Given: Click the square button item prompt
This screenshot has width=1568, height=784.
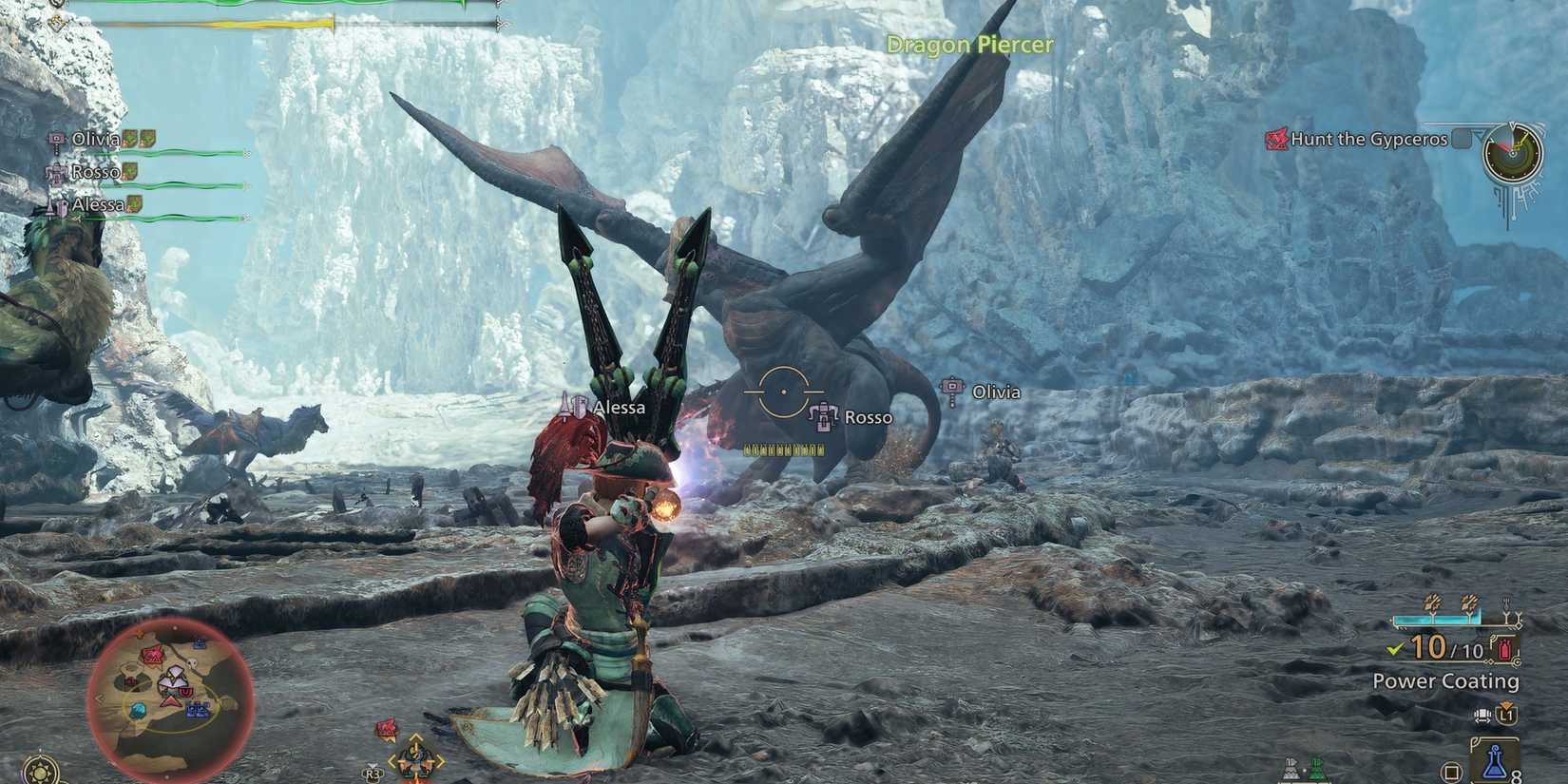Looking at the screenshot, I should [x=1451, y=773].
